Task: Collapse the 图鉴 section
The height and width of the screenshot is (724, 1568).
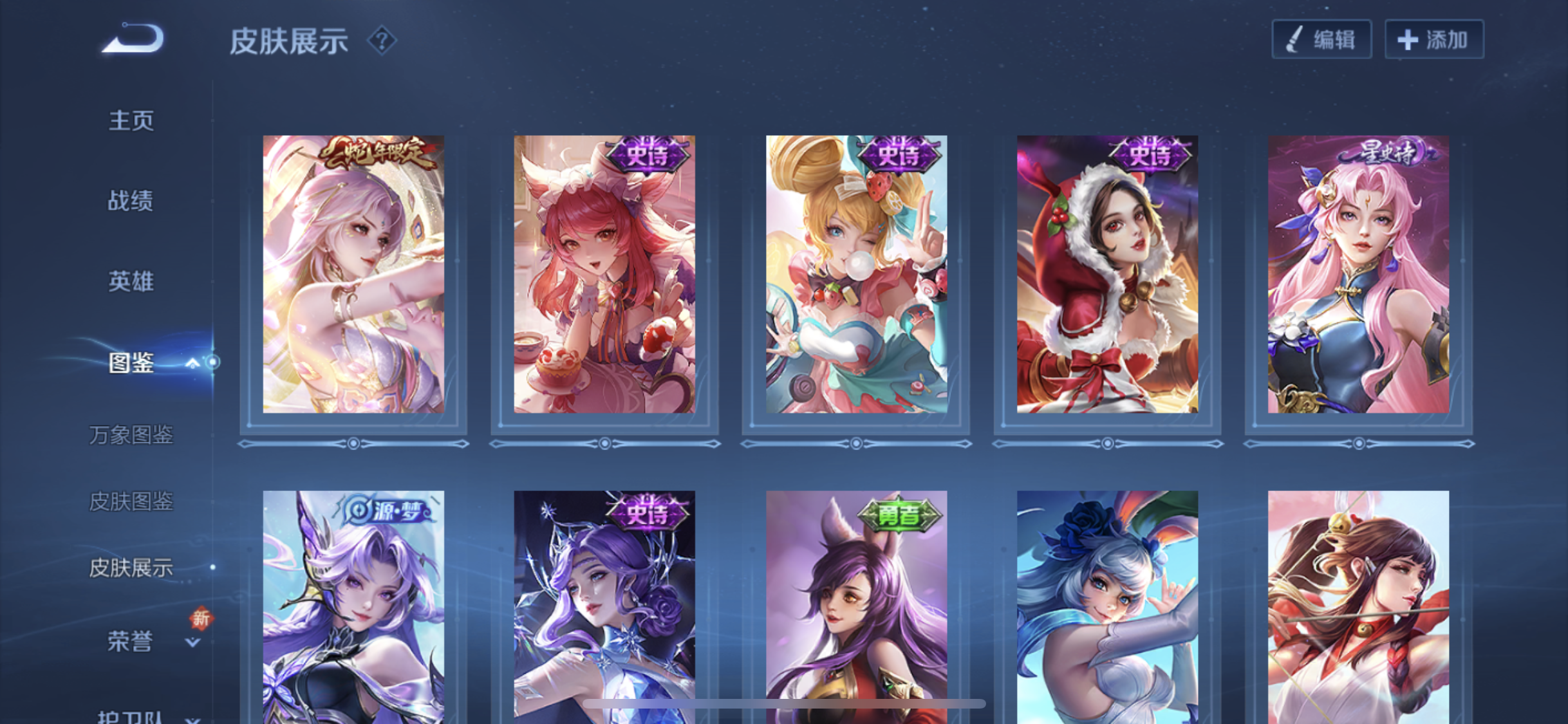Action: click(x=192, y=364)
